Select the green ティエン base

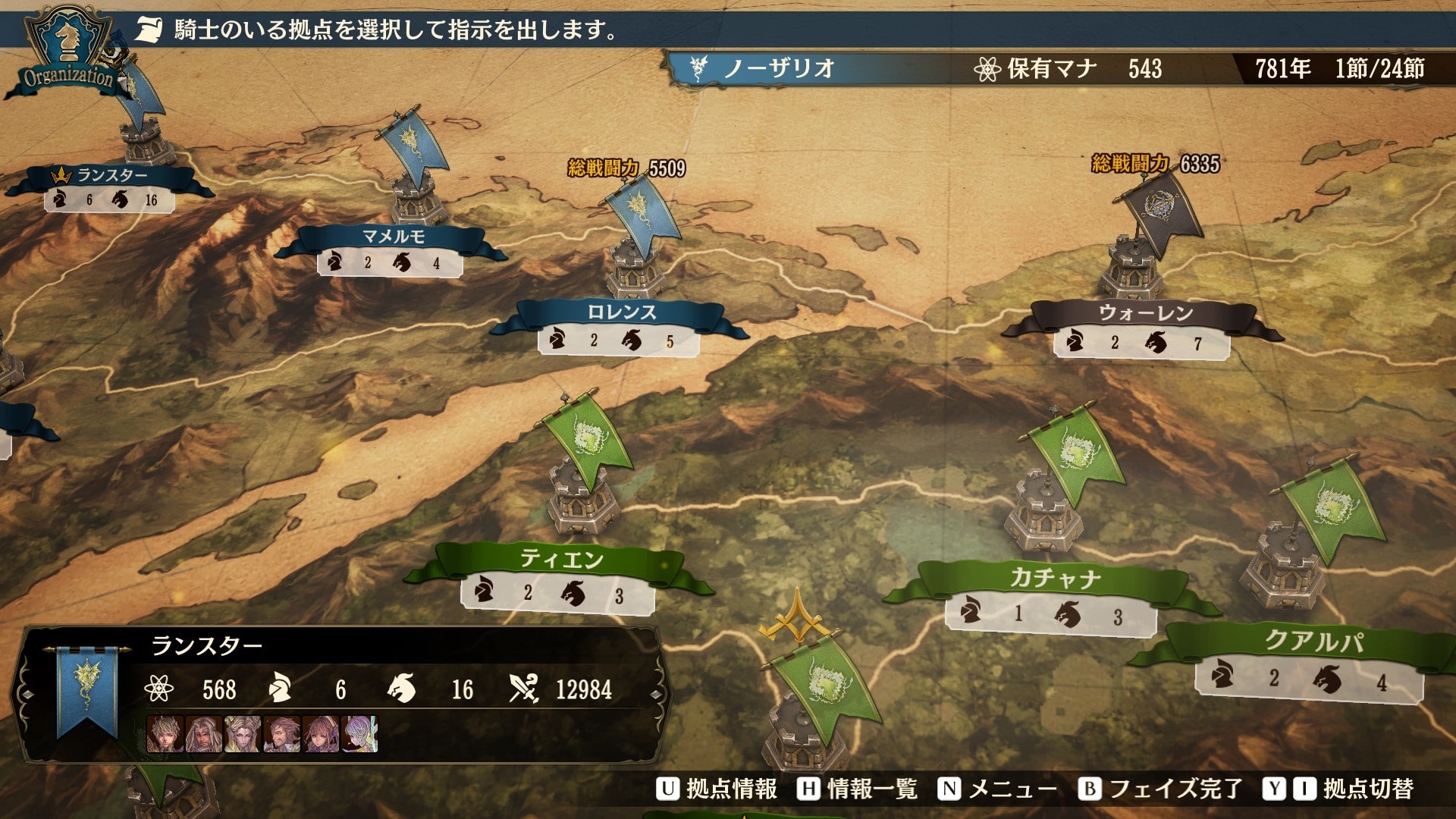point(560,560)
